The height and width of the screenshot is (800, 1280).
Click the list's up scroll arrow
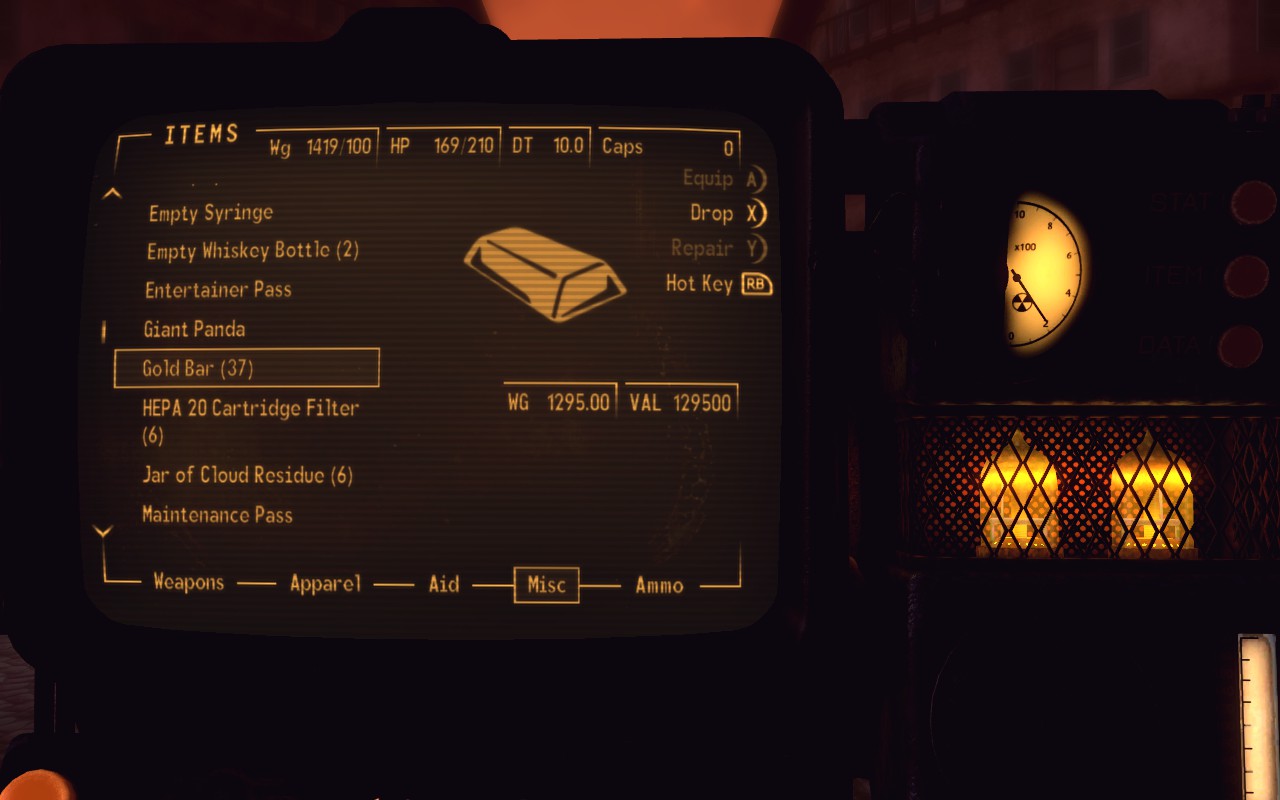(113, 193)
